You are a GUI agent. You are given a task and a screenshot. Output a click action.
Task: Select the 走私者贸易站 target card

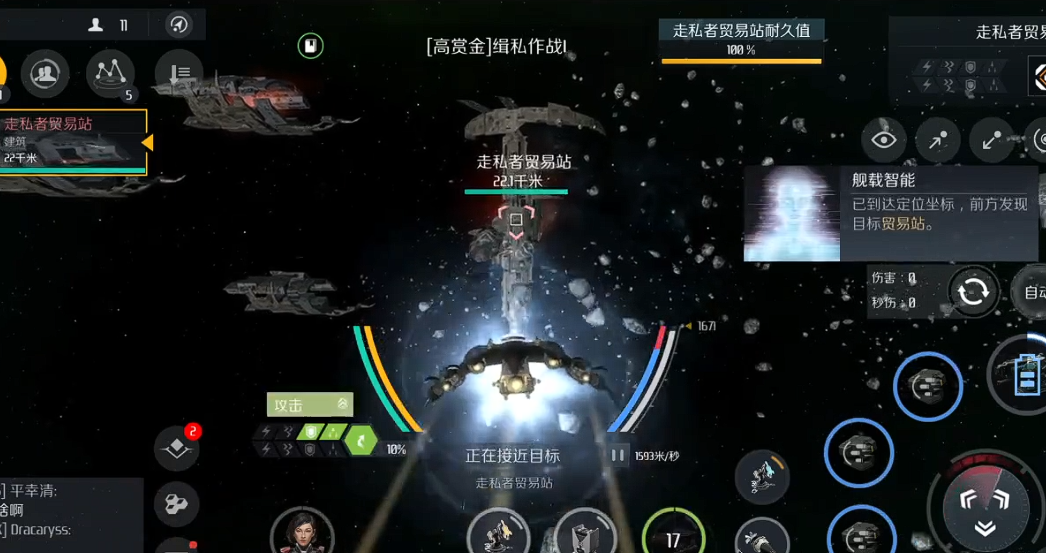73,142
